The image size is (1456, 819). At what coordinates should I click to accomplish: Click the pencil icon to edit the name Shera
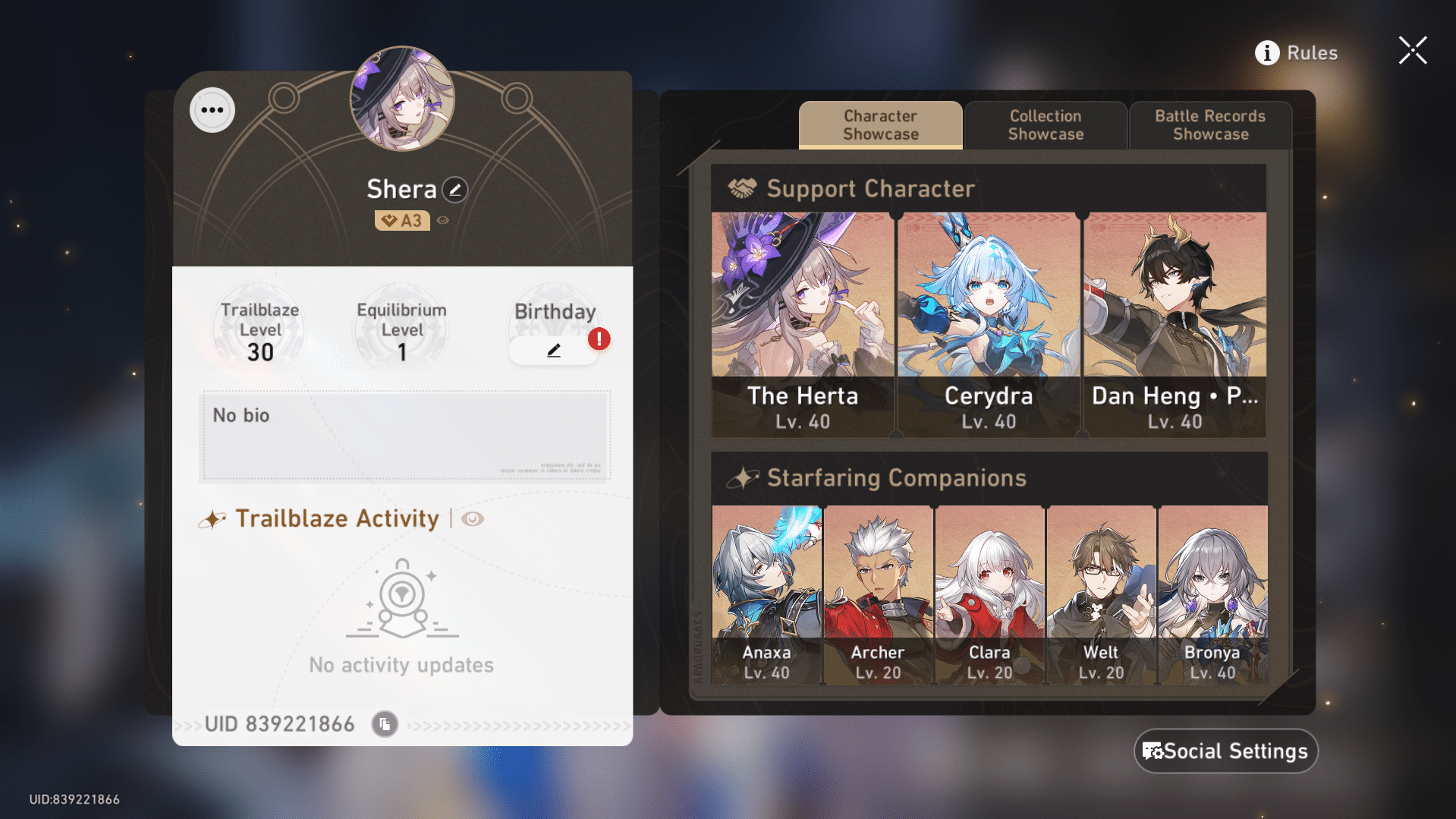453,190
